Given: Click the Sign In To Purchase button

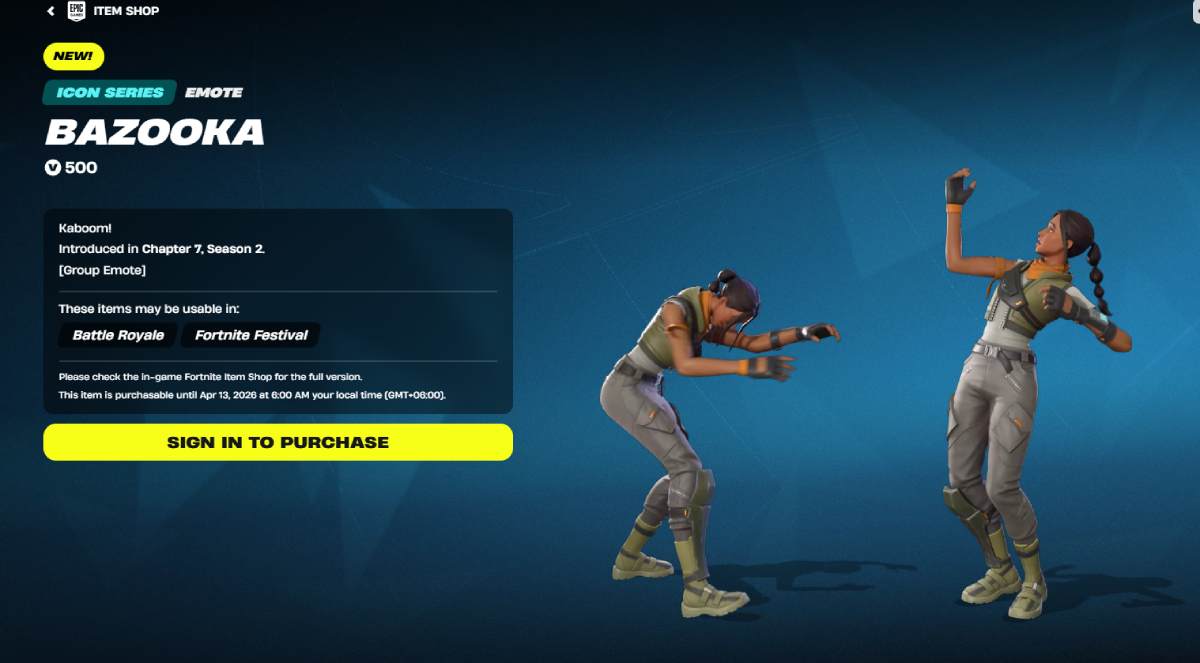Looking at the screenshot, I should click(x=278, y=442).
